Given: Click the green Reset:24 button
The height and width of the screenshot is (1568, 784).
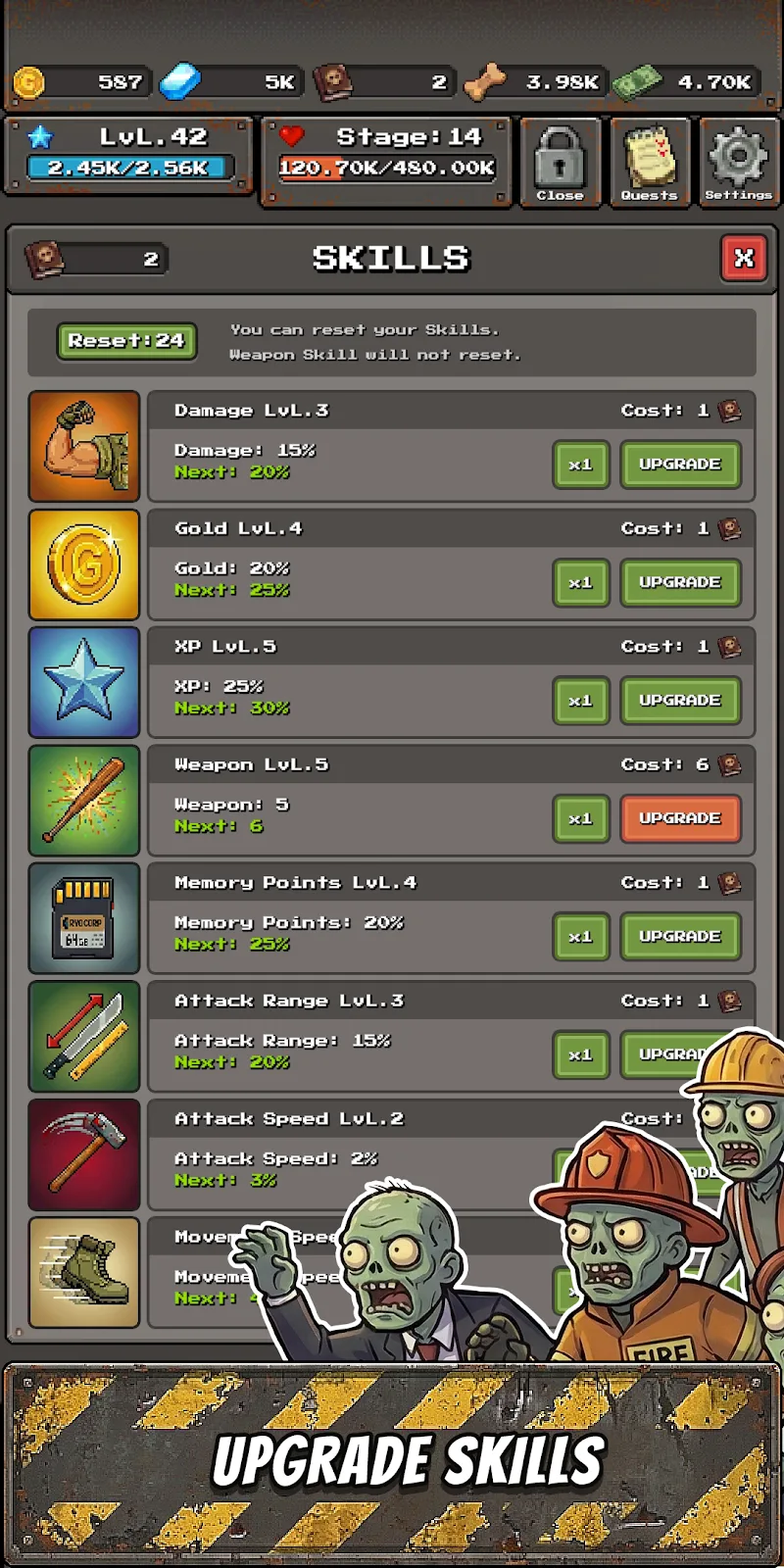Looking at the screenshot, I should click(x=126, y=341).
